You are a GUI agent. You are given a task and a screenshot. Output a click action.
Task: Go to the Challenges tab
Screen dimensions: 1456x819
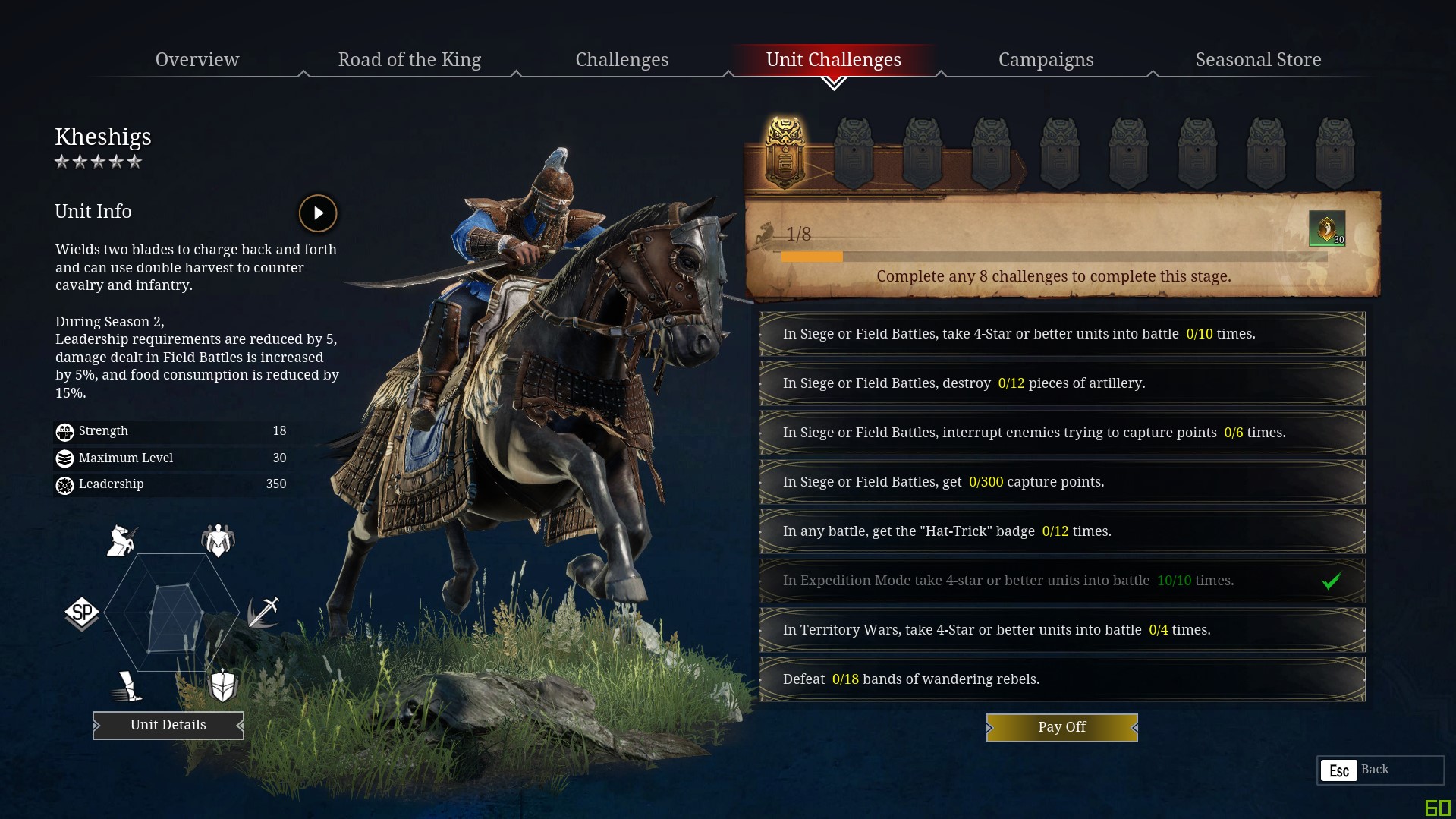click(x=621, y=59)
